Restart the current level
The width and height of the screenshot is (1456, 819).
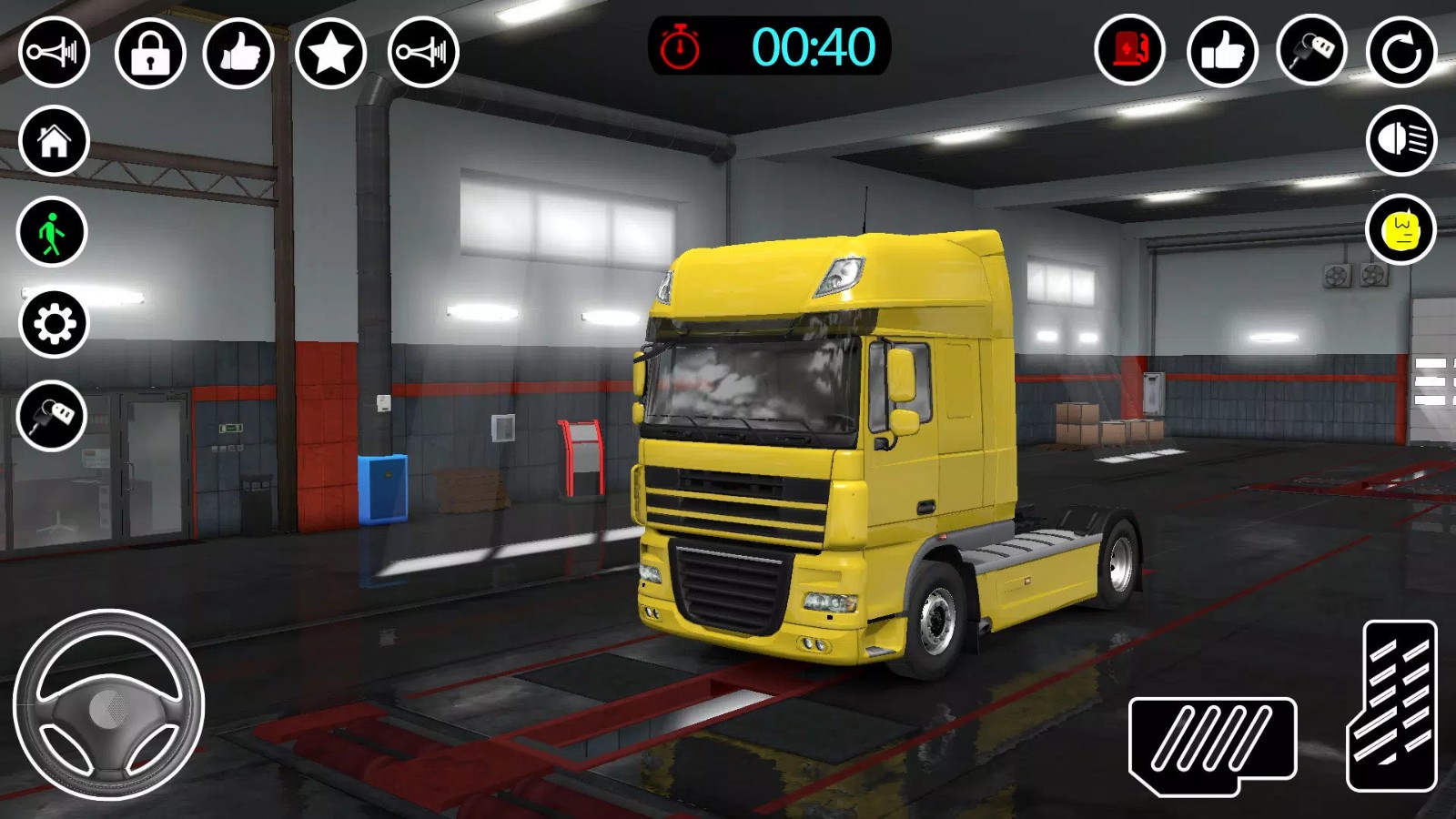pyautogui.click(x=1400, y=52)
